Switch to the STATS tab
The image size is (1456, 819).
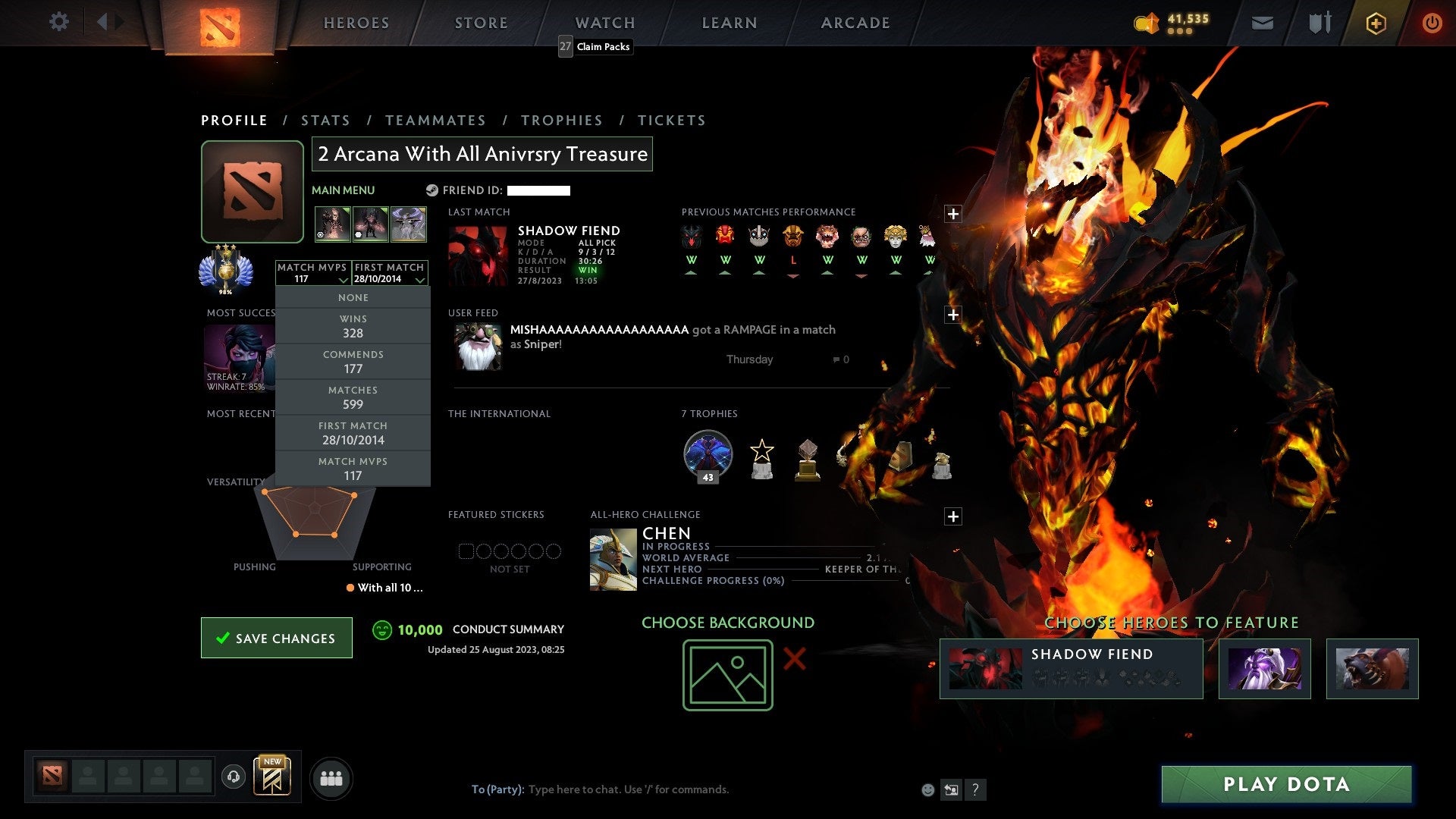[325, 120]
